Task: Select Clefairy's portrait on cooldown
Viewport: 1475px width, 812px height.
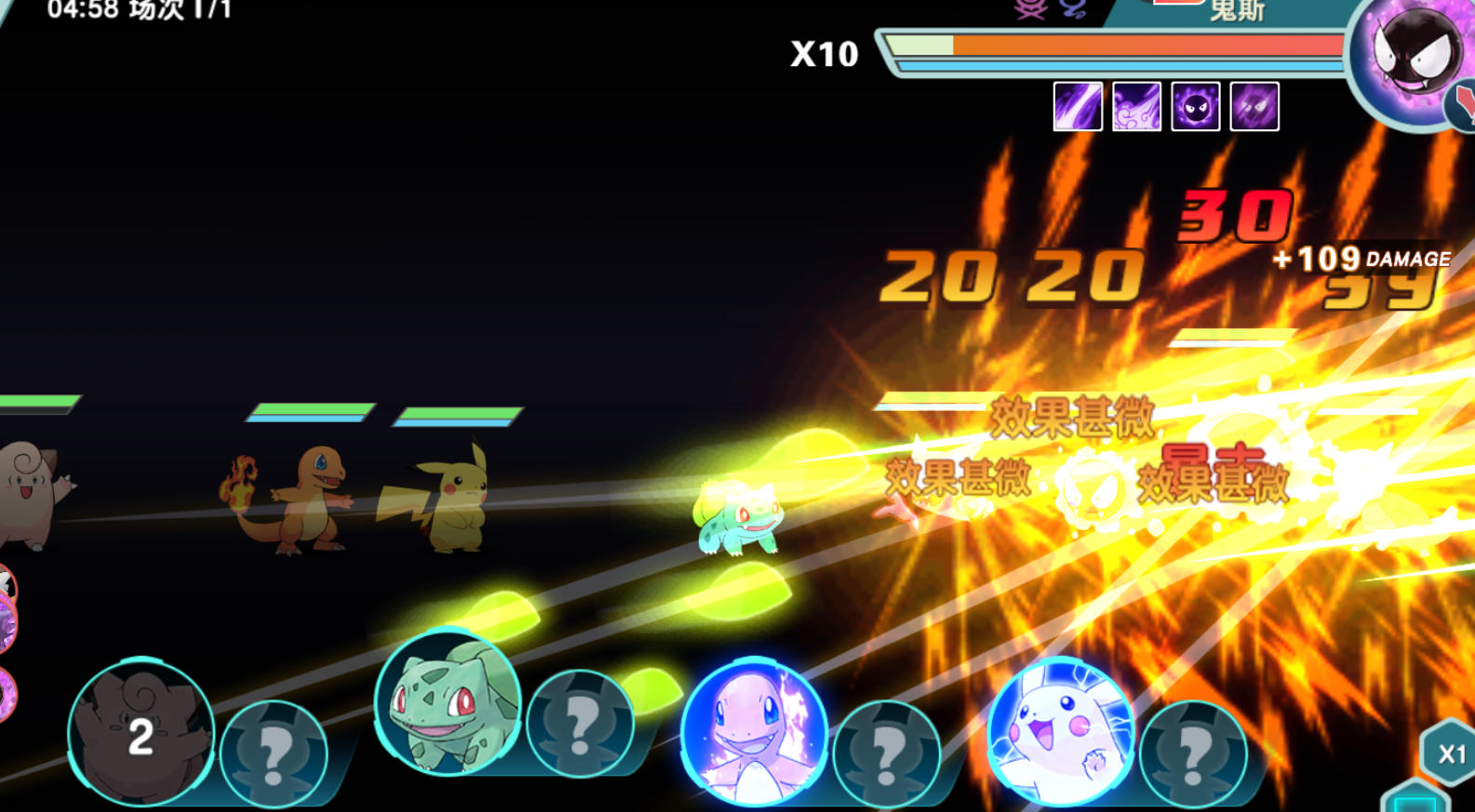Action: click(x=141, y=733)
